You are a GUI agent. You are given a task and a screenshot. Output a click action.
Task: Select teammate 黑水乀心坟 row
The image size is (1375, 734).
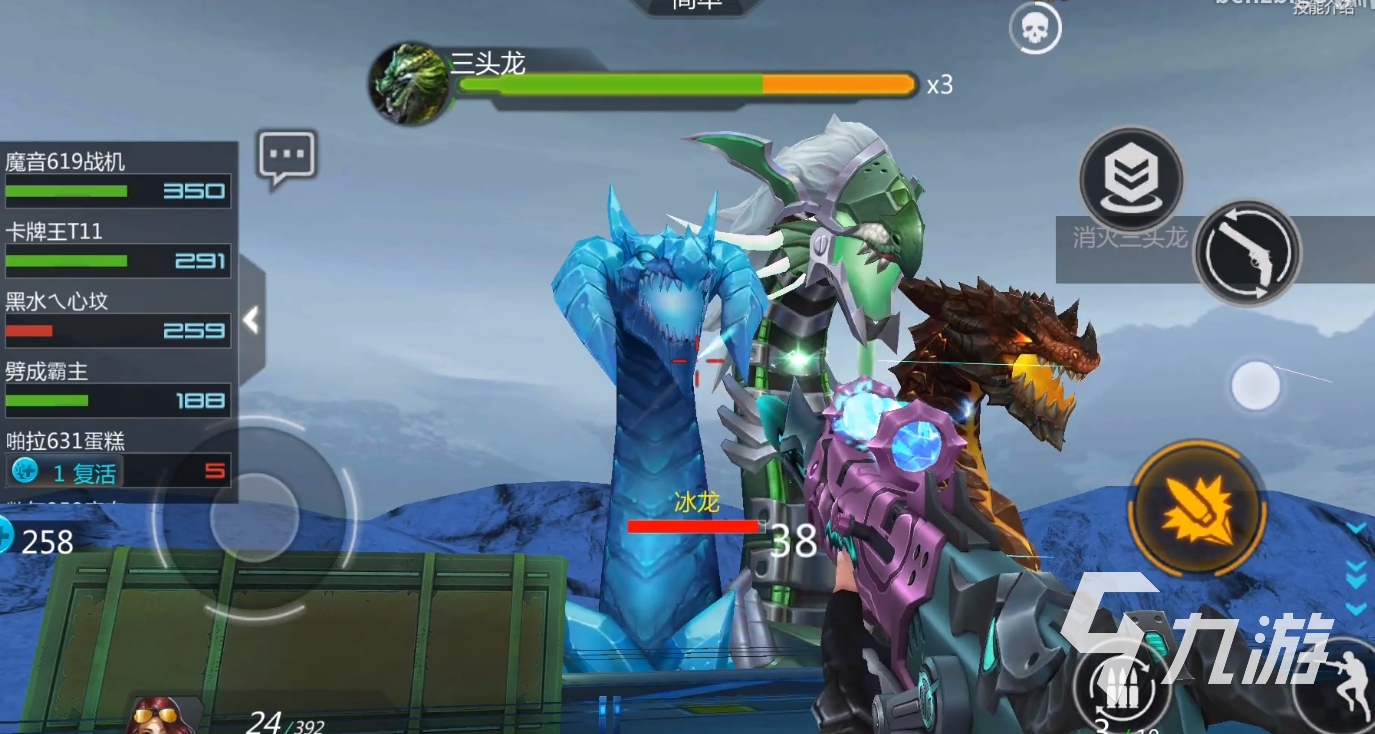118,316
